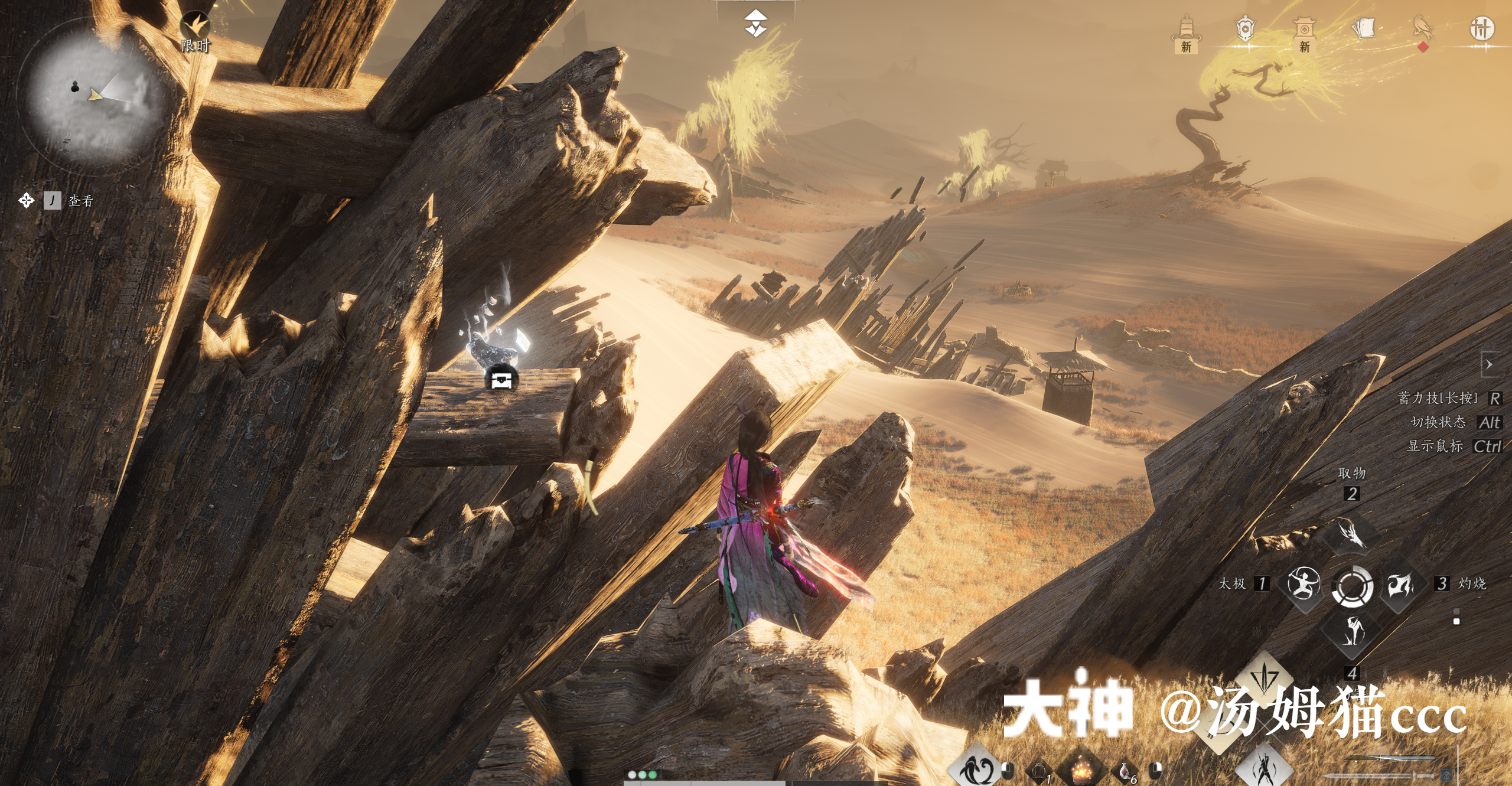Click the treasure chest marker icon
The image size is (1512, 786).
pos(501,380)
